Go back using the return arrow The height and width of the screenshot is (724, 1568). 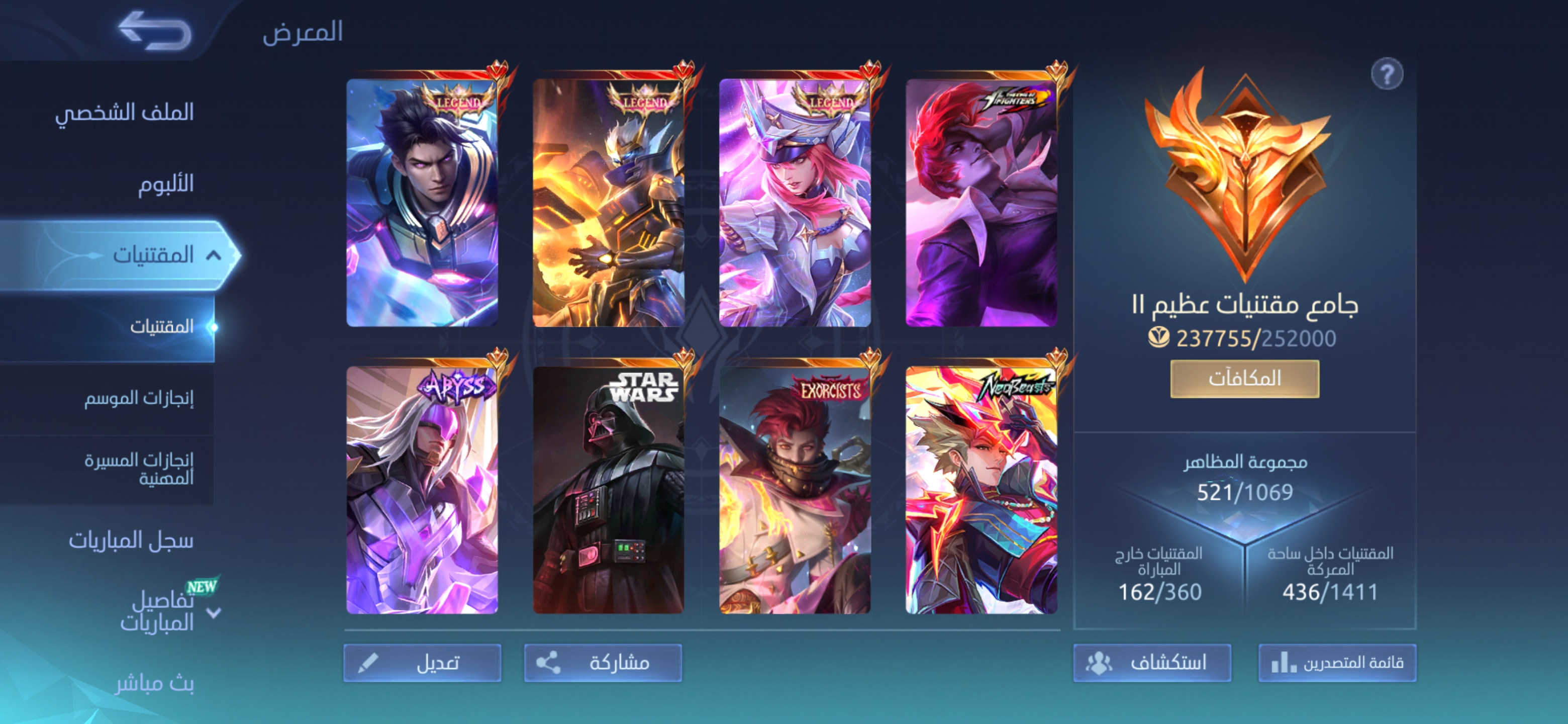[x=155, y=31]
